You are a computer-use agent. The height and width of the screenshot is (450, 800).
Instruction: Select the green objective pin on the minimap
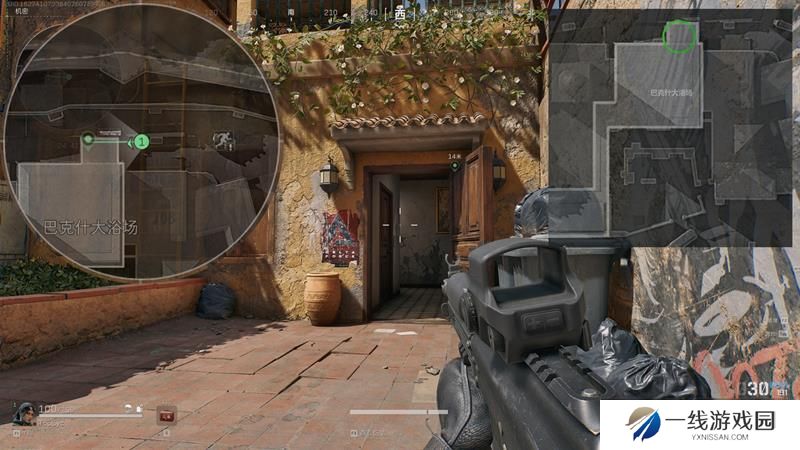88,138
